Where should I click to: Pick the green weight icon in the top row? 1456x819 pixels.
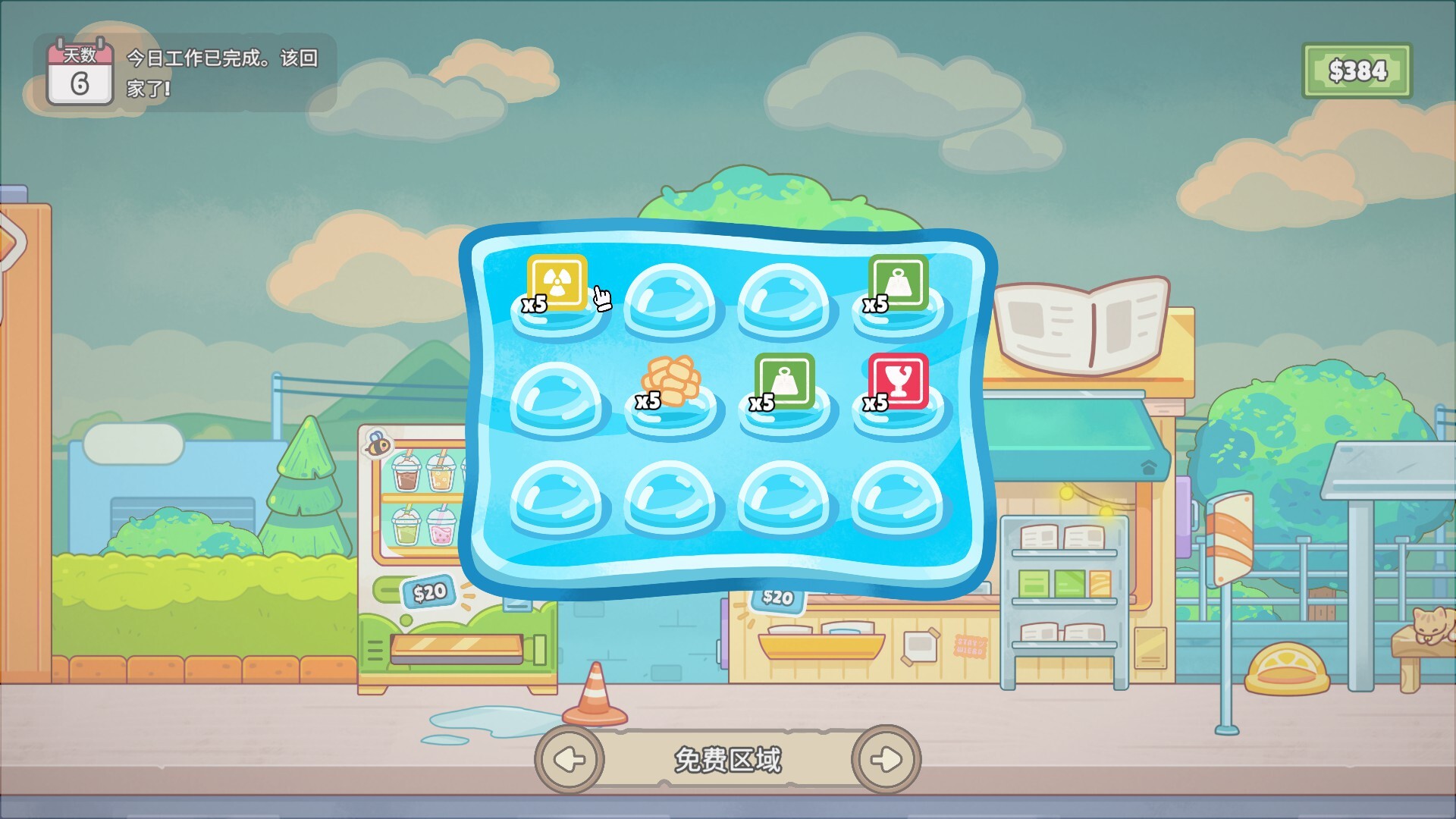[896, 281]
